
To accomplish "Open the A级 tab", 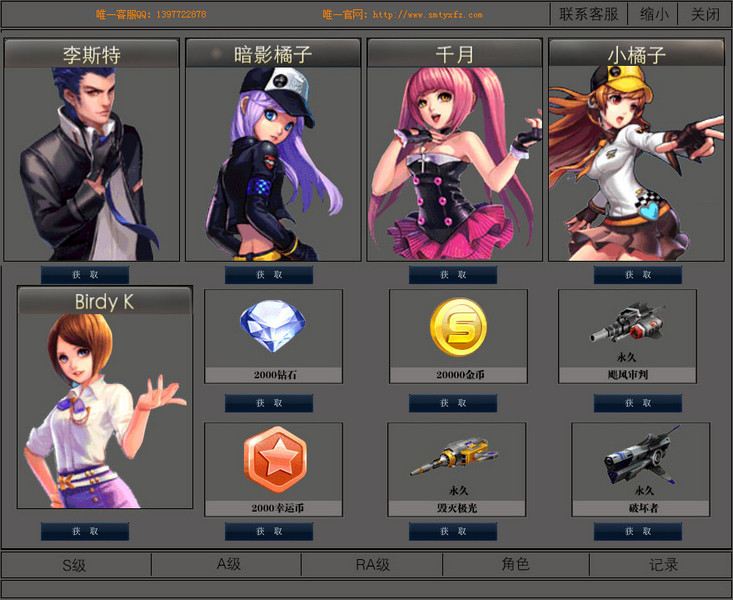I will click(229, 564).
